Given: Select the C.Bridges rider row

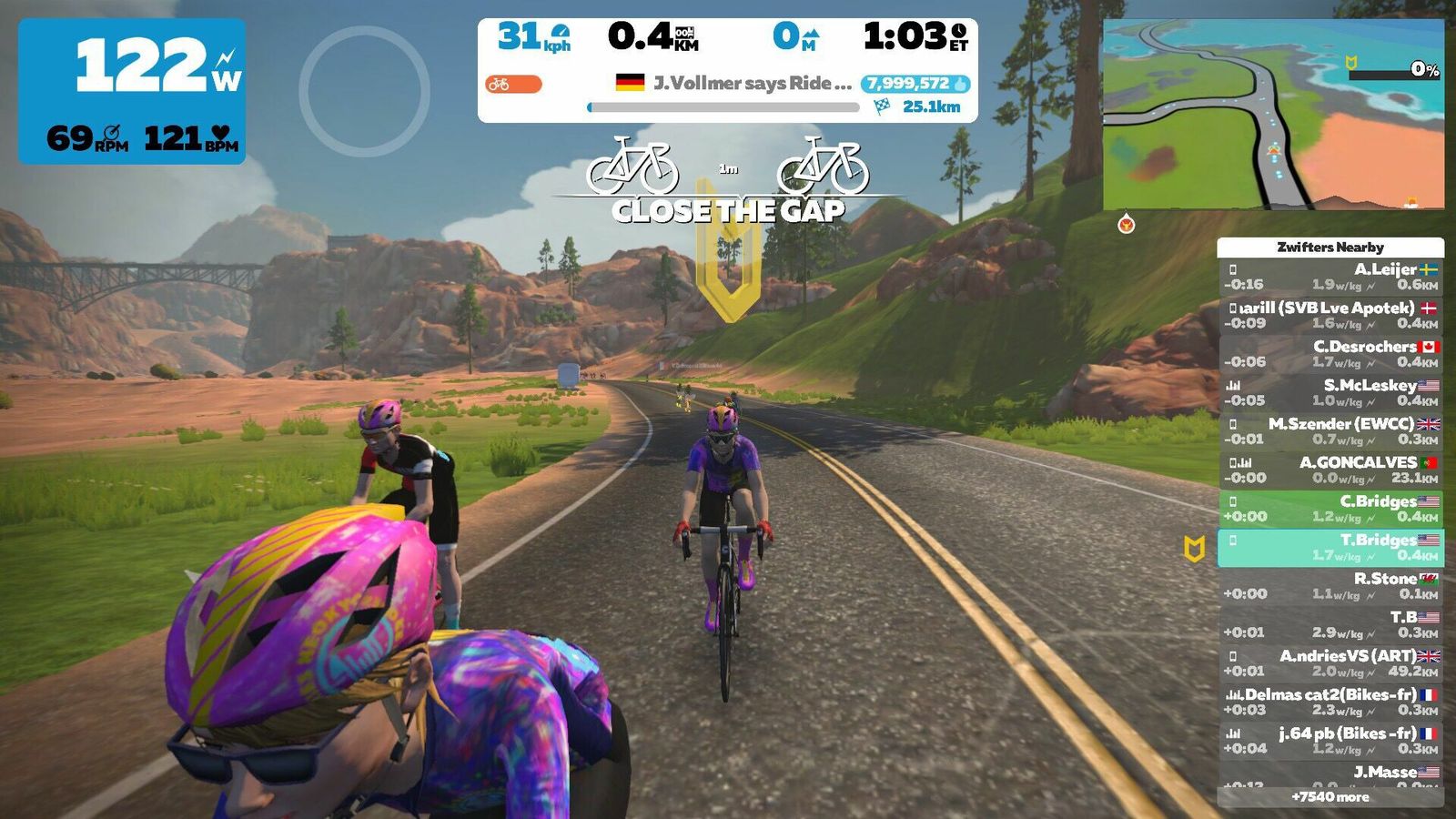Looking at the screenshot, I should (1330, 509).
